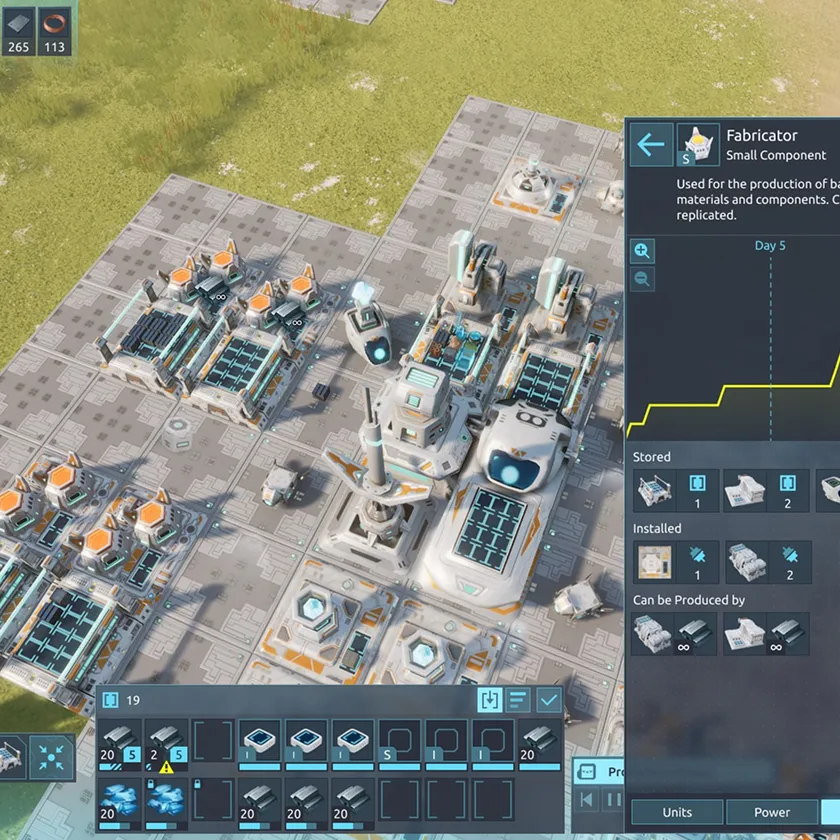Select the copper ring resource showing 113
Image resolution: width=840 pixels, height=840 pixels.
(54, 32)
